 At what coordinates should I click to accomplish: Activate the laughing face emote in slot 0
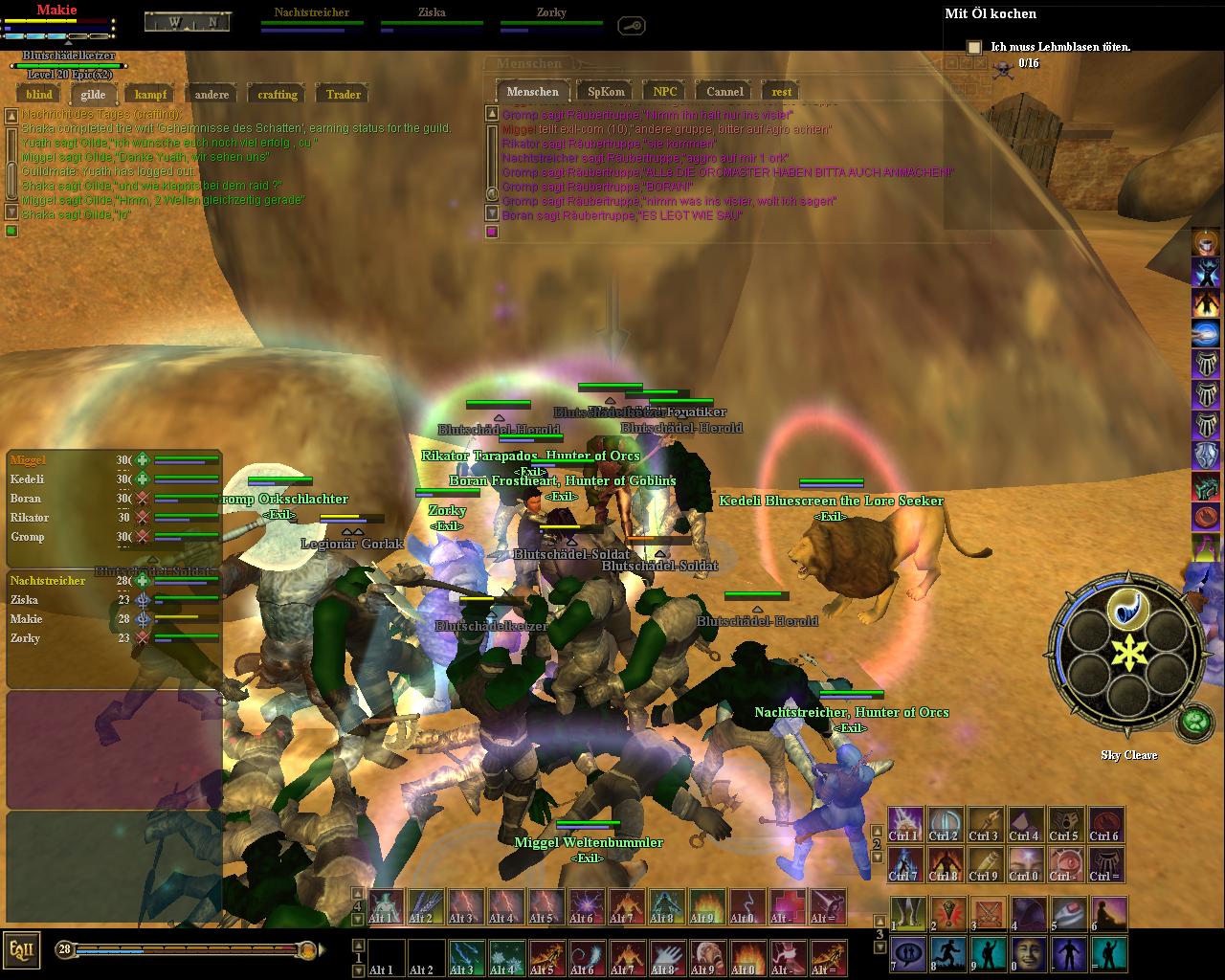[1029, 953]
